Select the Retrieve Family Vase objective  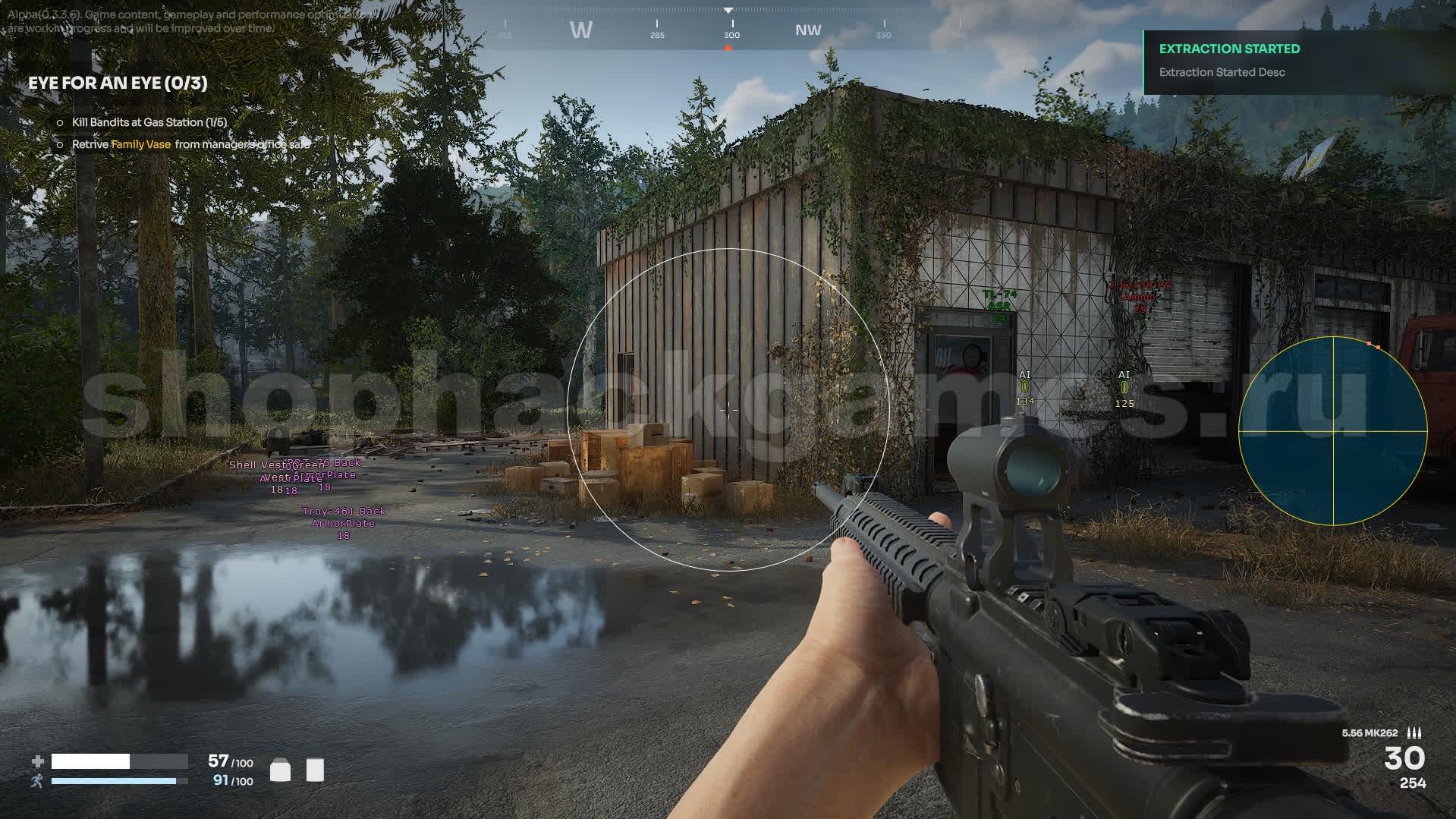click(x=190, y=144)
